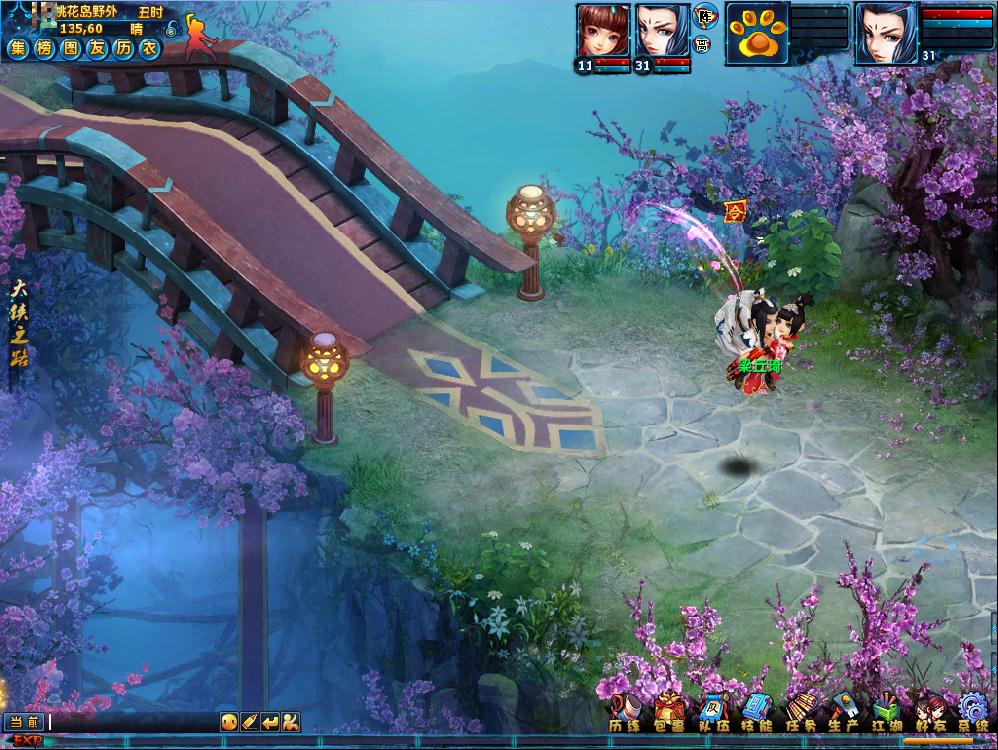The height and width of the screenshot is (750, 998).
Task: Open the 历 round button
Action: pyautogui.click(x=122, y=49)
